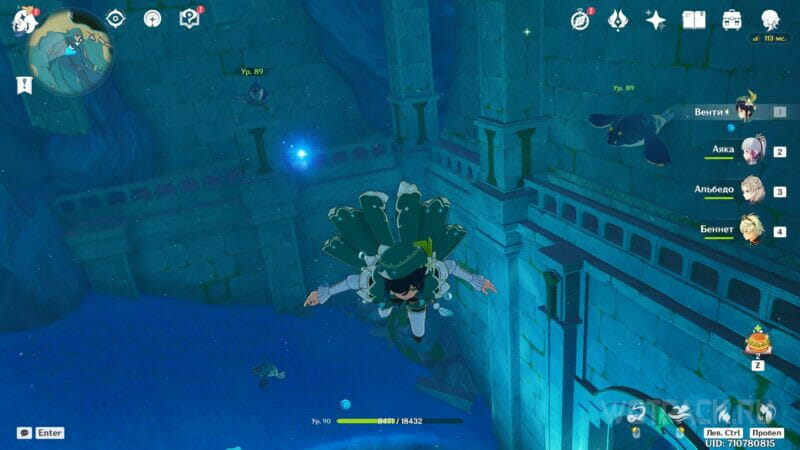Switch to party member Альбедо
Image resolution: width=800 pixels, height=450 pixels.
pyautogui.click(x=752, y=190)
